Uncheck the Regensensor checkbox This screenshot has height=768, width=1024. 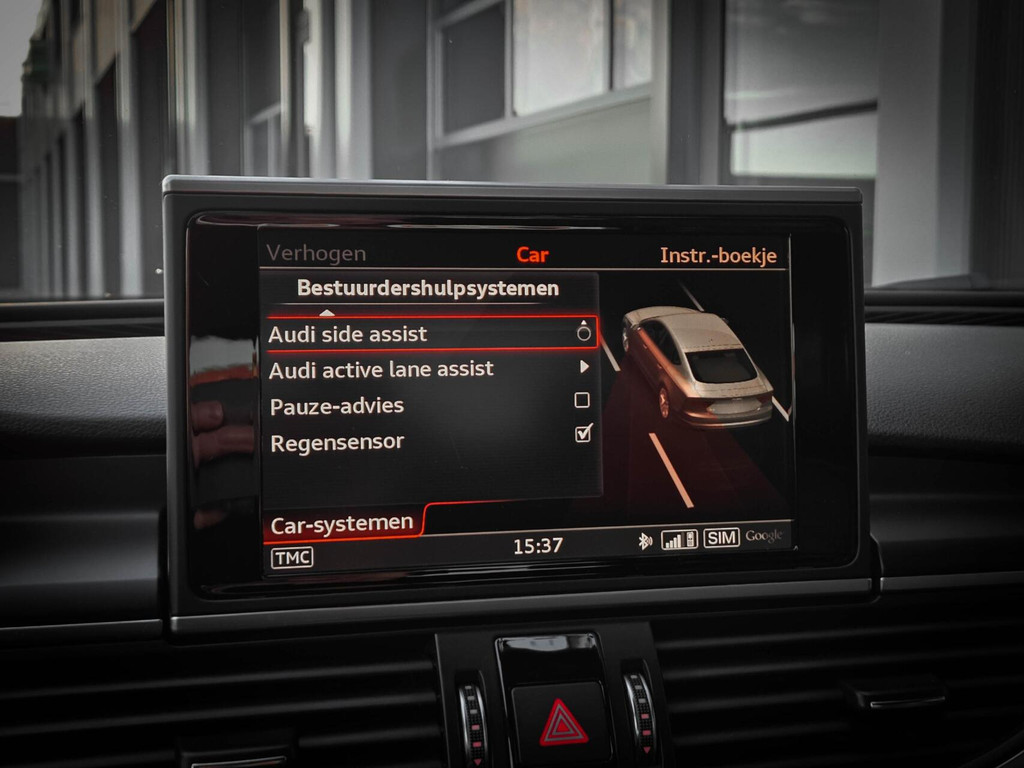[583, 434]
